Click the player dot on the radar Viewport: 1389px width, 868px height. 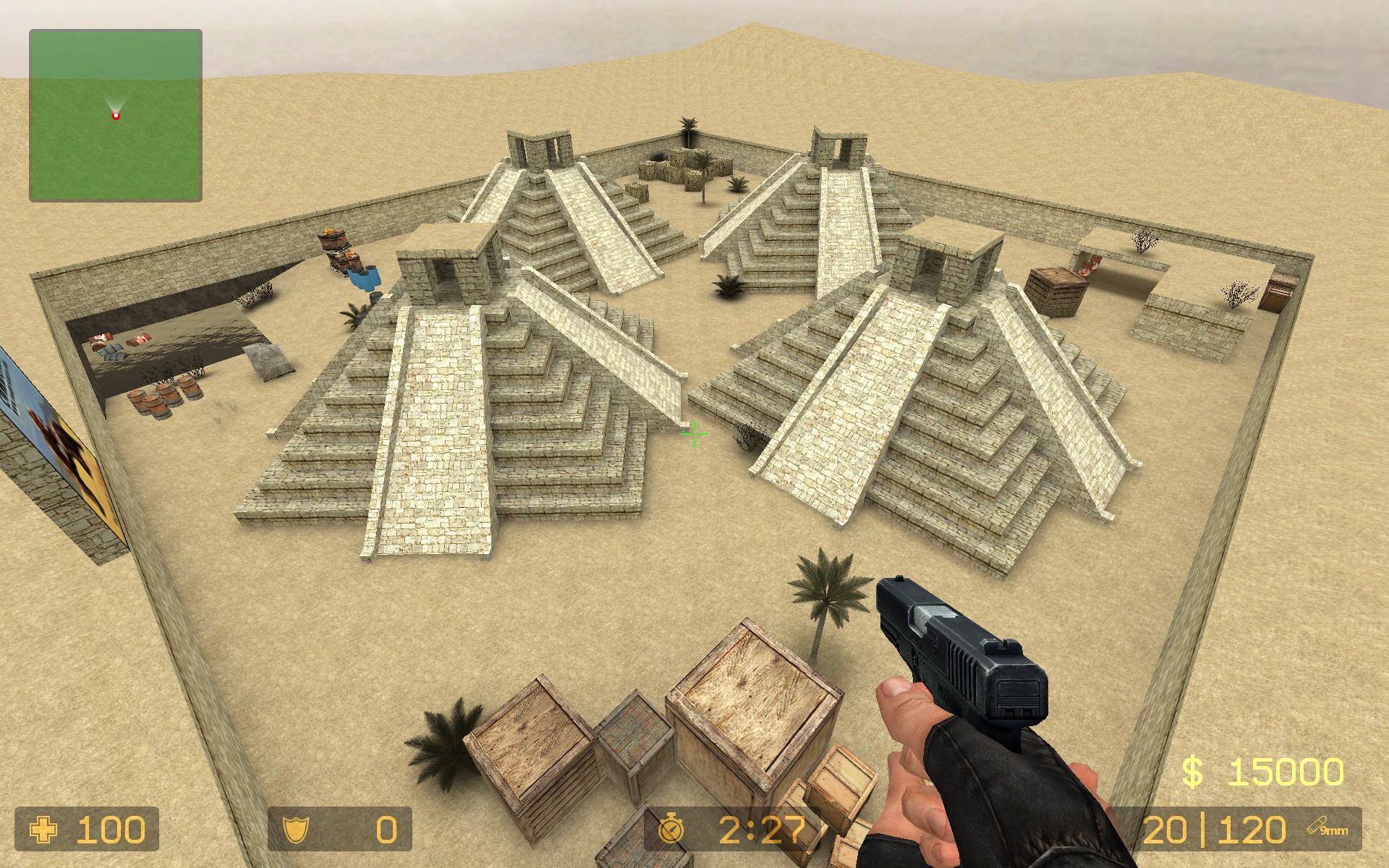click(x=116, y=114)
